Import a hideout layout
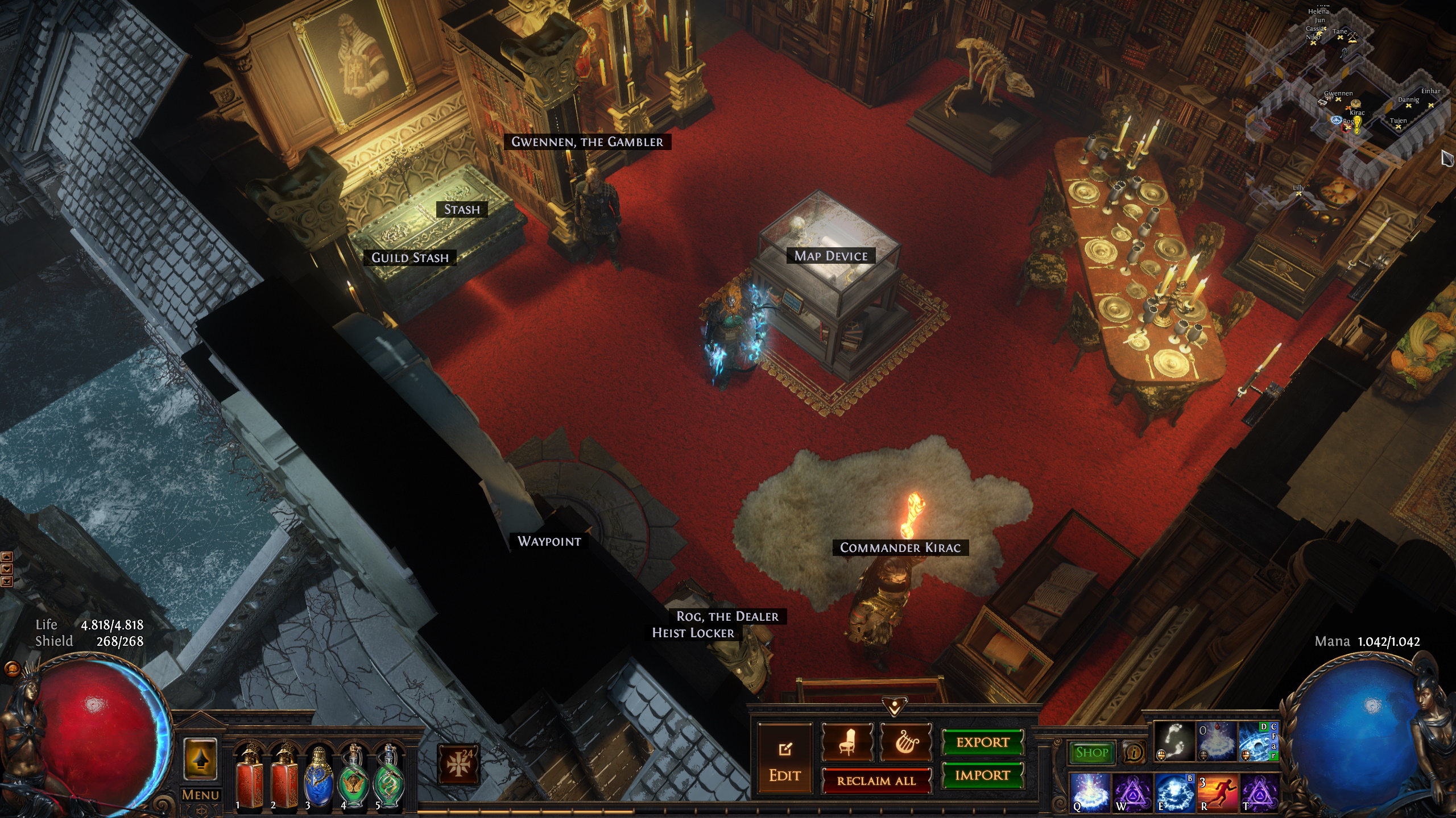Screen dimensions: 1456x818 click(x=982, y=775)
